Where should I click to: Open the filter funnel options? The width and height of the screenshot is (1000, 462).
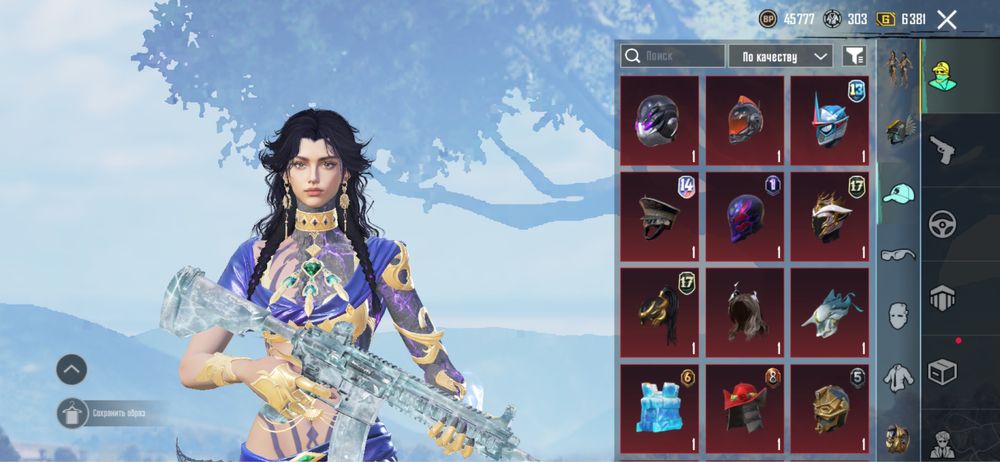click(x=853, y=56)
